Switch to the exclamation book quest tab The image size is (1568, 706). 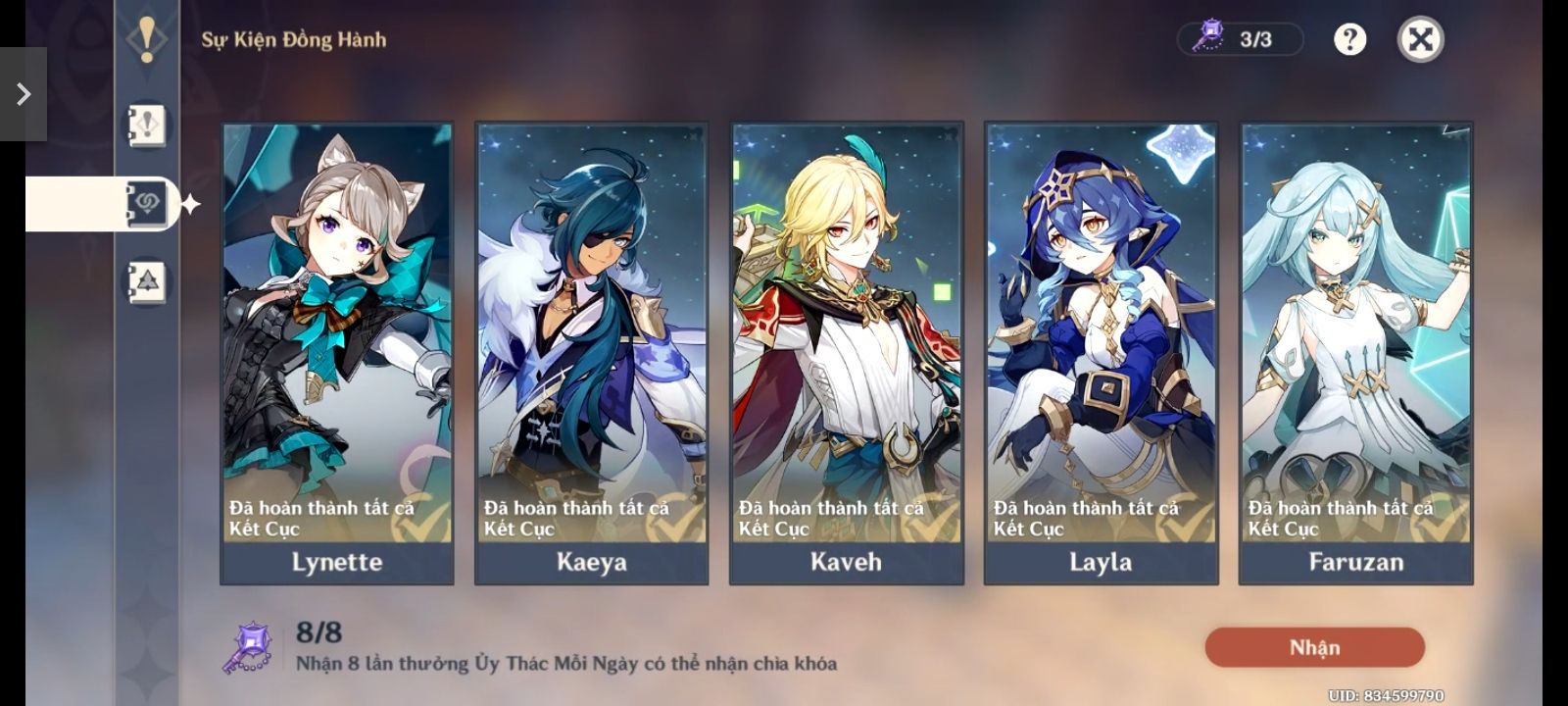[x=147, y=126]
